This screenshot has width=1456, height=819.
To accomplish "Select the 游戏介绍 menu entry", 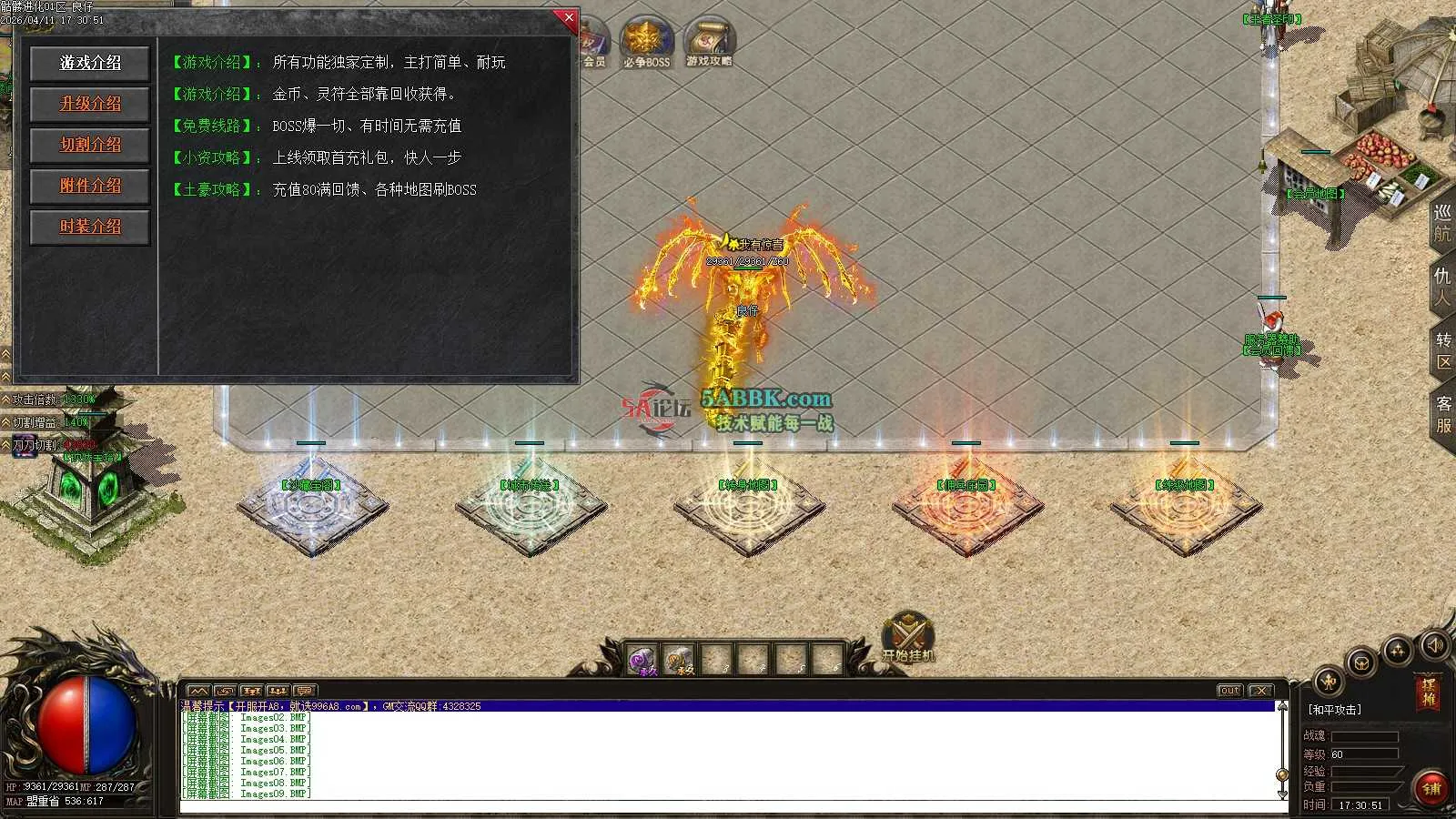I will pyautogui.click(x=90, y=63).
